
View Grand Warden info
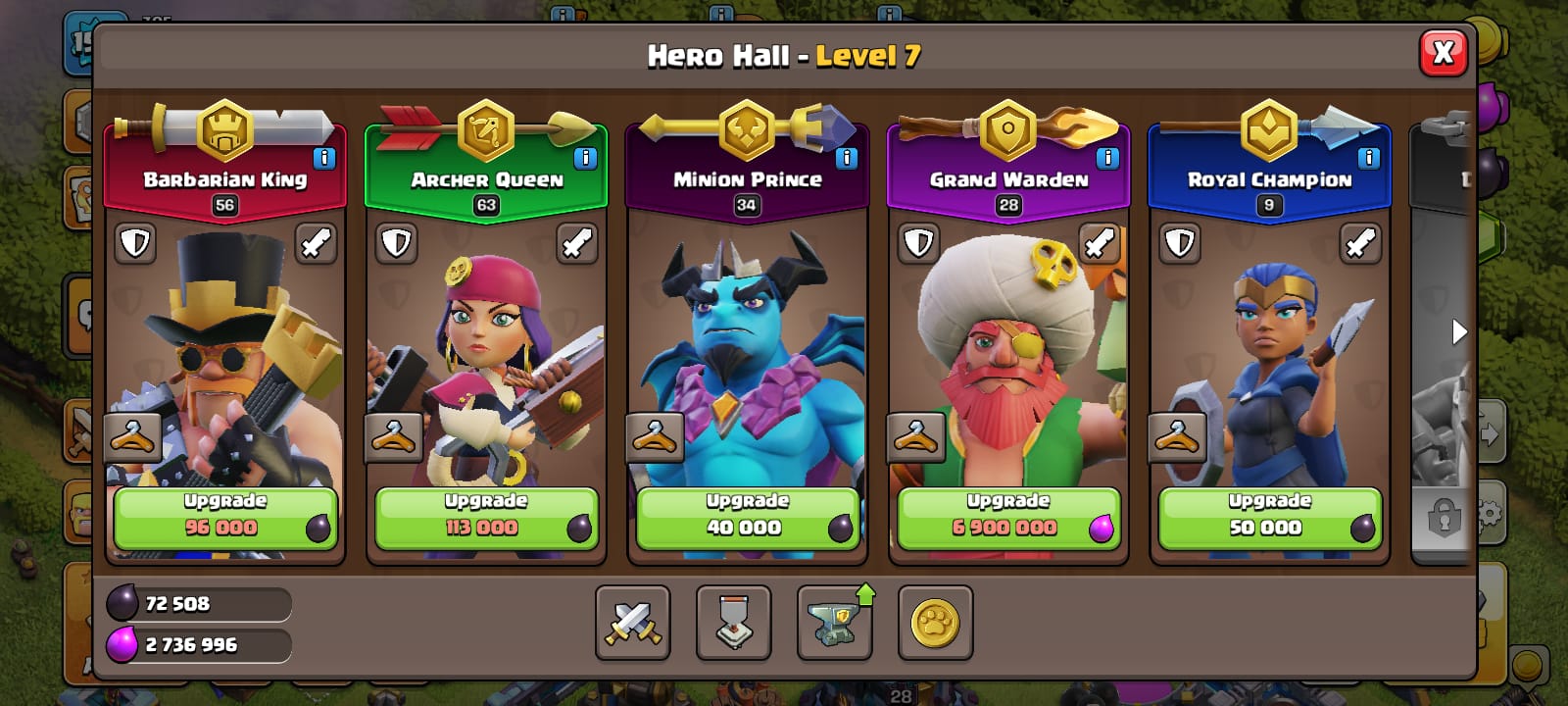click(x=1107, y=158)
